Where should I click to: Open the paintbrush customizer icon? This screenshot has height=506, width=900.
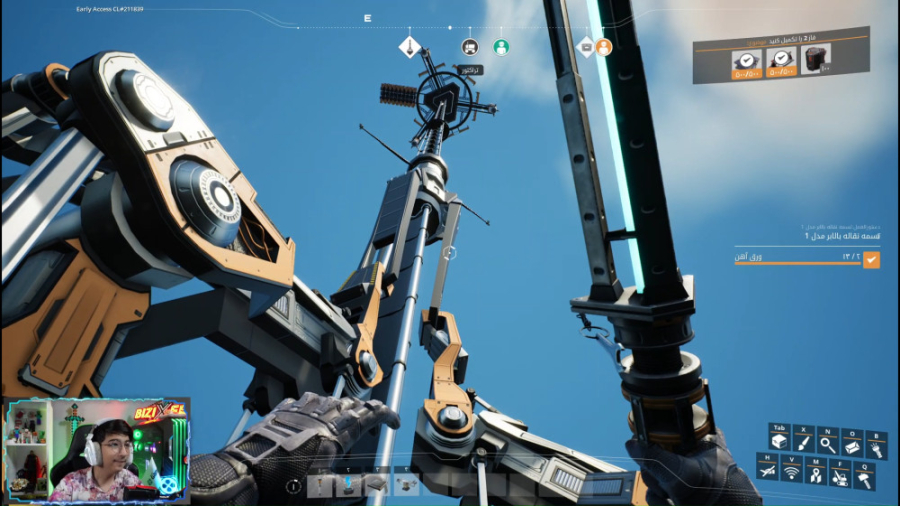pos(802,443)
